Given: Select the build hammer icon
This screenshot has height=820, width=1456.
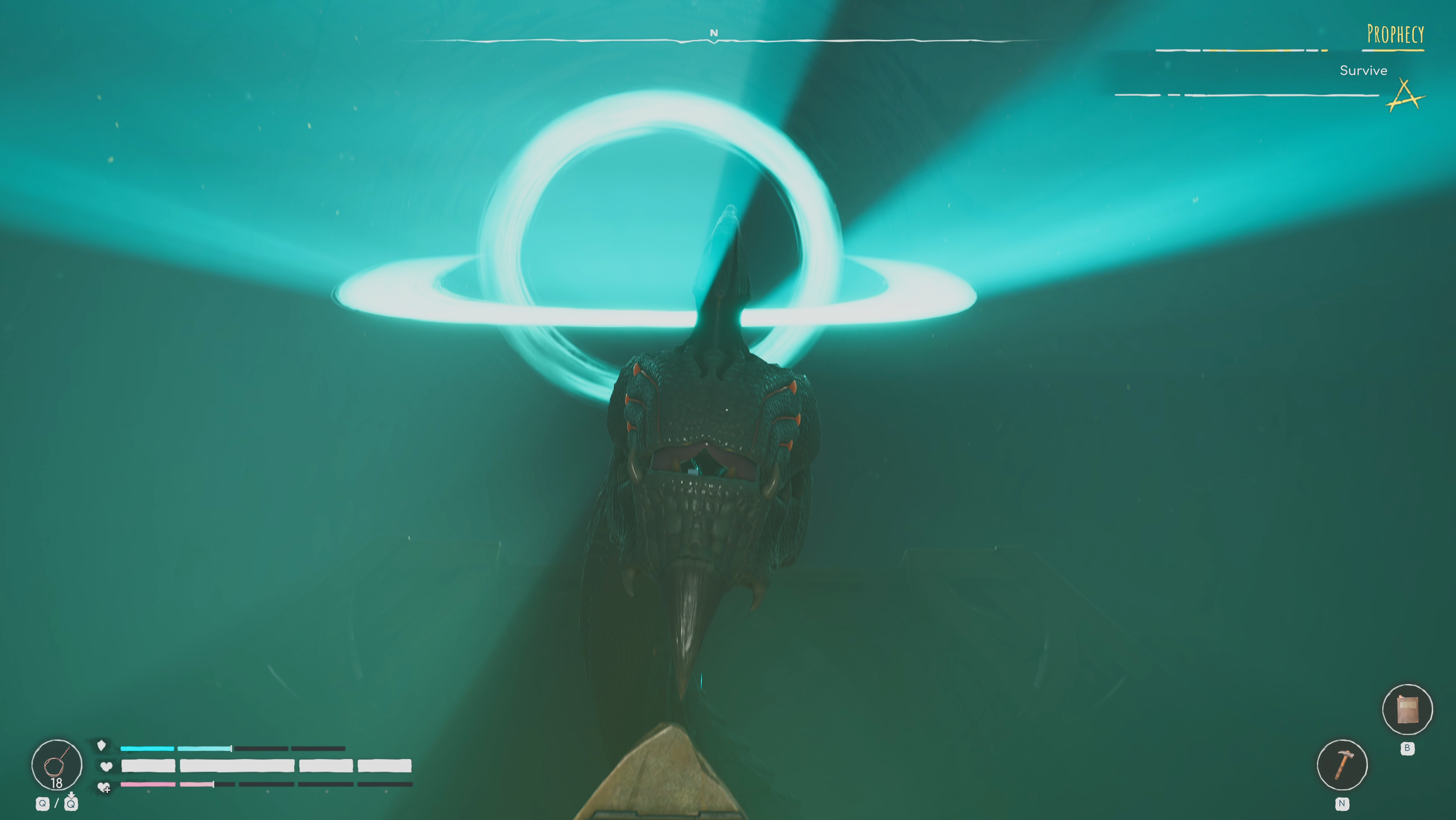Looking at the screenshot, I should coord(1342,765).
